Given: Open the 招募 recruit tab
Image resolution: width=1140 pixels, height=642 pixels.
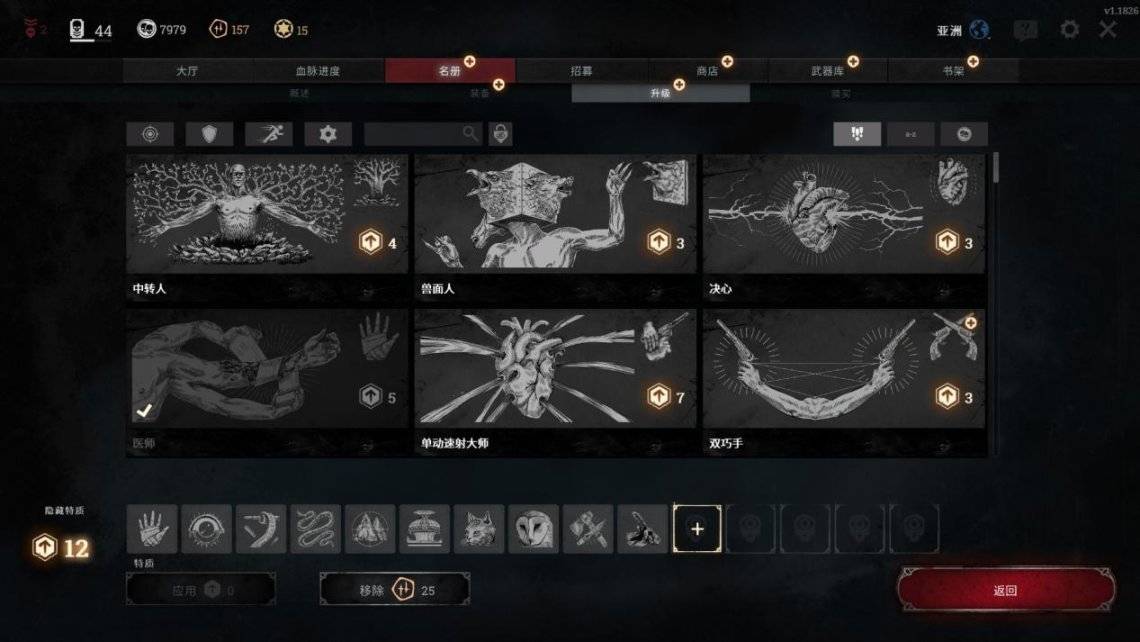Looking at the screenshot, I should [581, 71].
